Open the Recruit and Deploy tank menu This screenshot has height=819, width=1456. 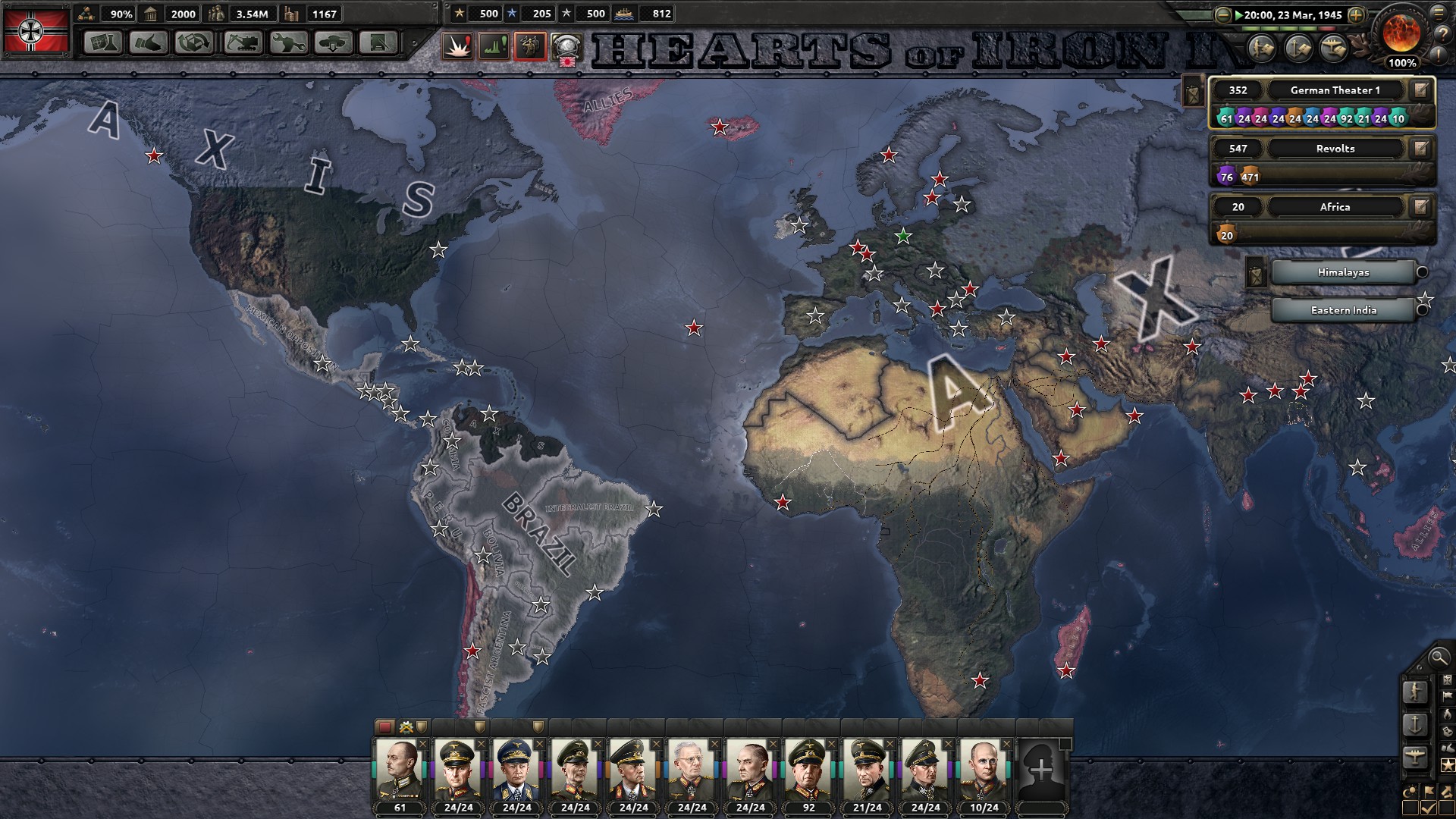click(x=333, y=42)
